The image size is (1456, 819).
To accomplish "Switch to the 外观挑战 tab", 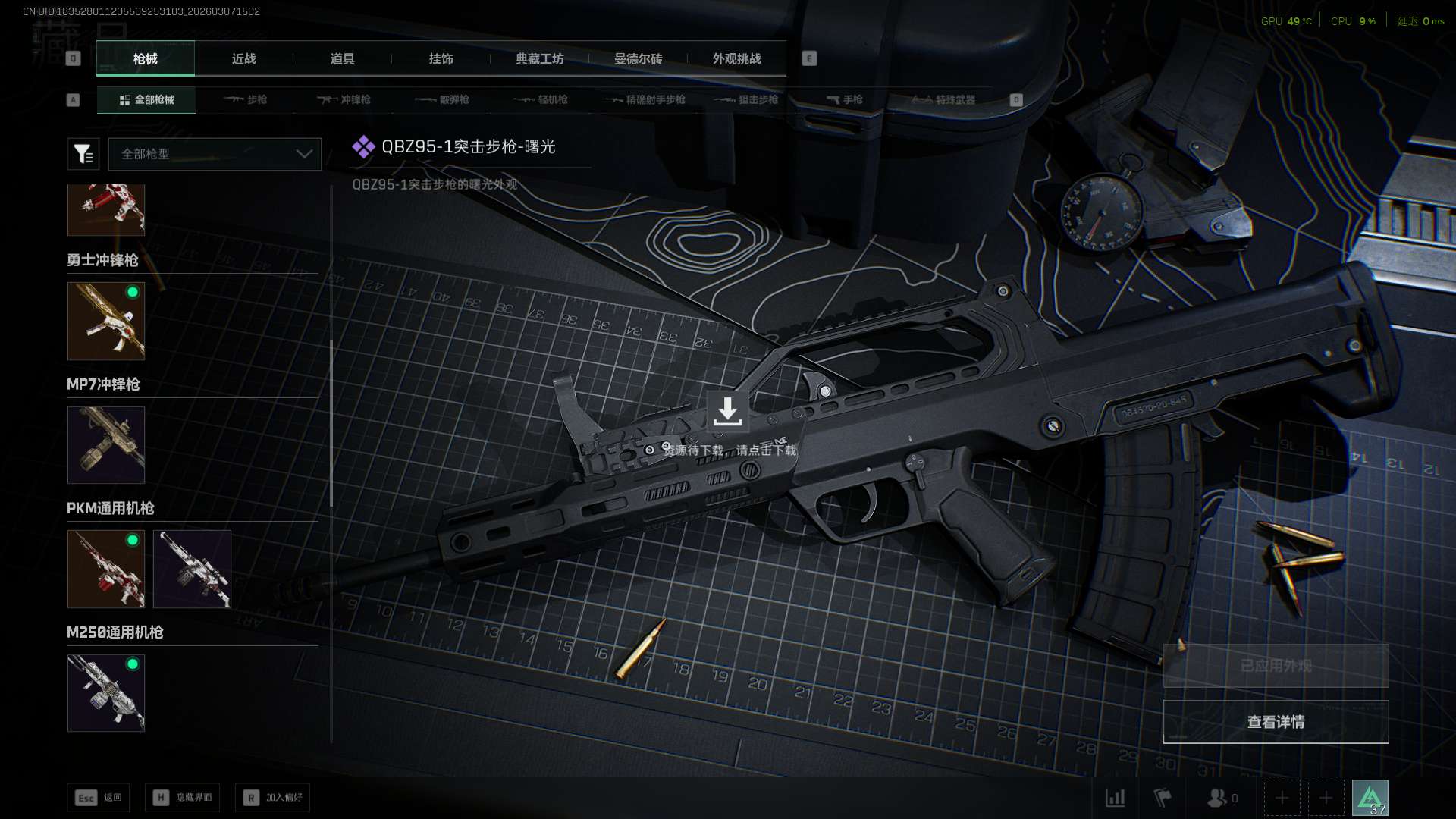I will coord(736,58).
